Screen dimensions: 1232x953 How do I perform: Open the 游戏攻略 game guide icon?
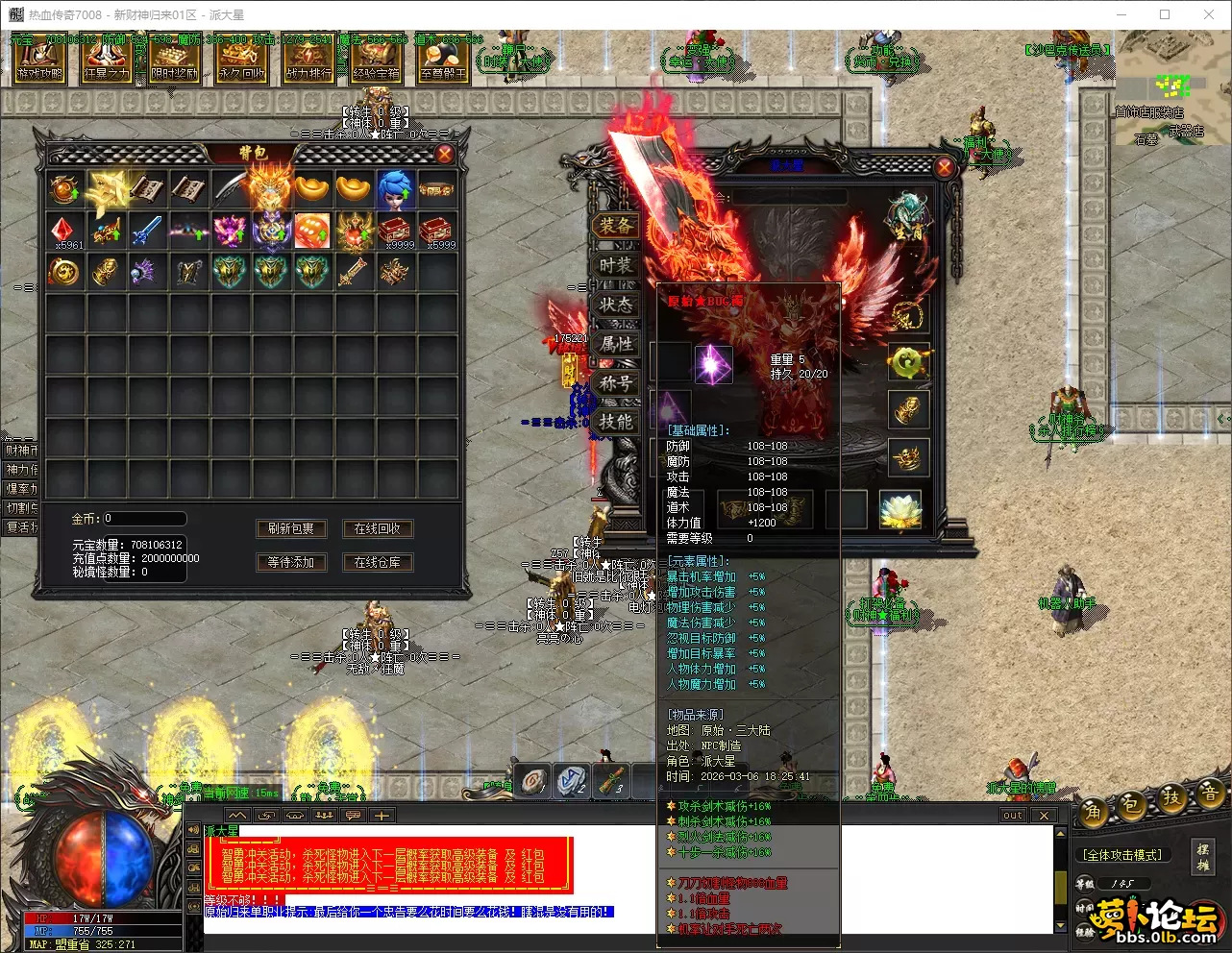click(39, 60)
